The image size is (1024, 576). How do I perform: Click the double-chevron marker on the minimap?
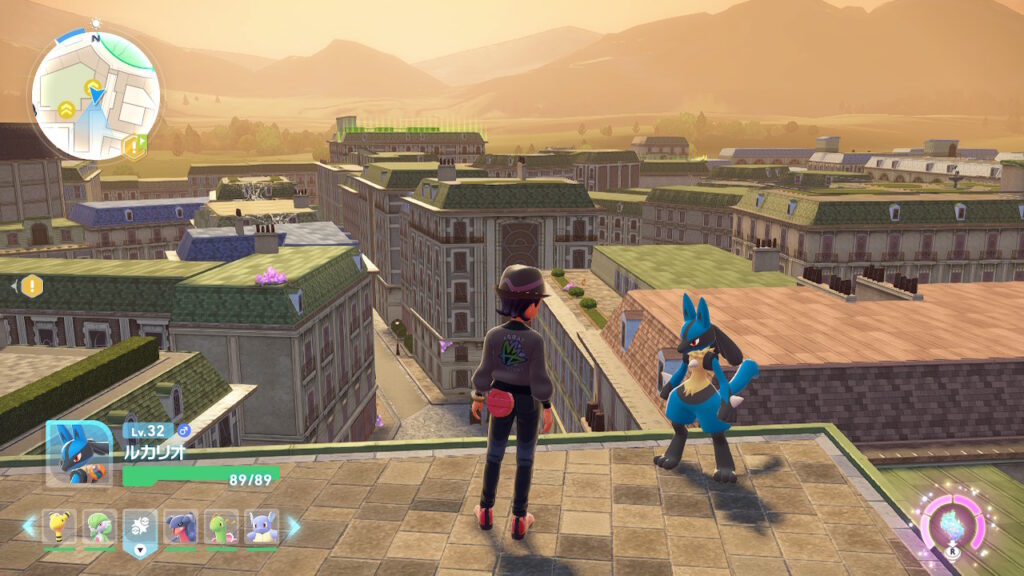point(64,110)
